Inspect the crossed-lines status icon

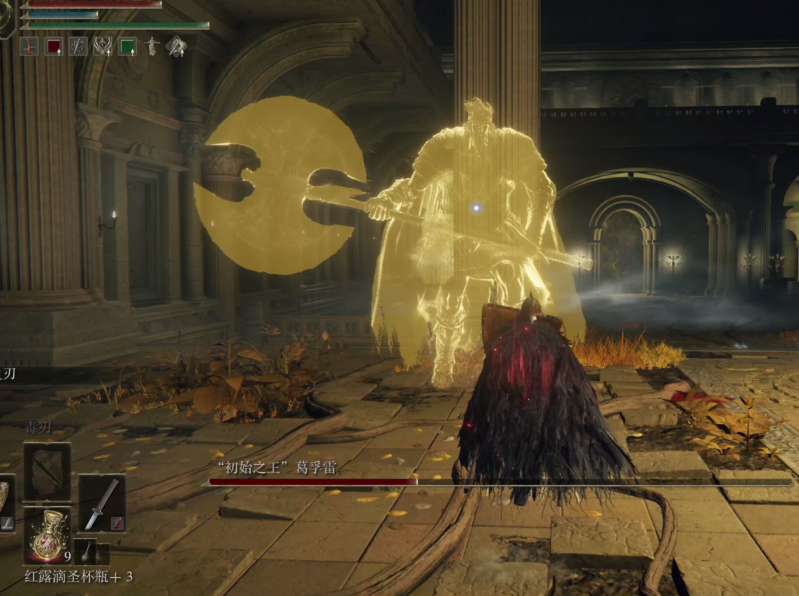pyautogui.click(x=78, y=46)
